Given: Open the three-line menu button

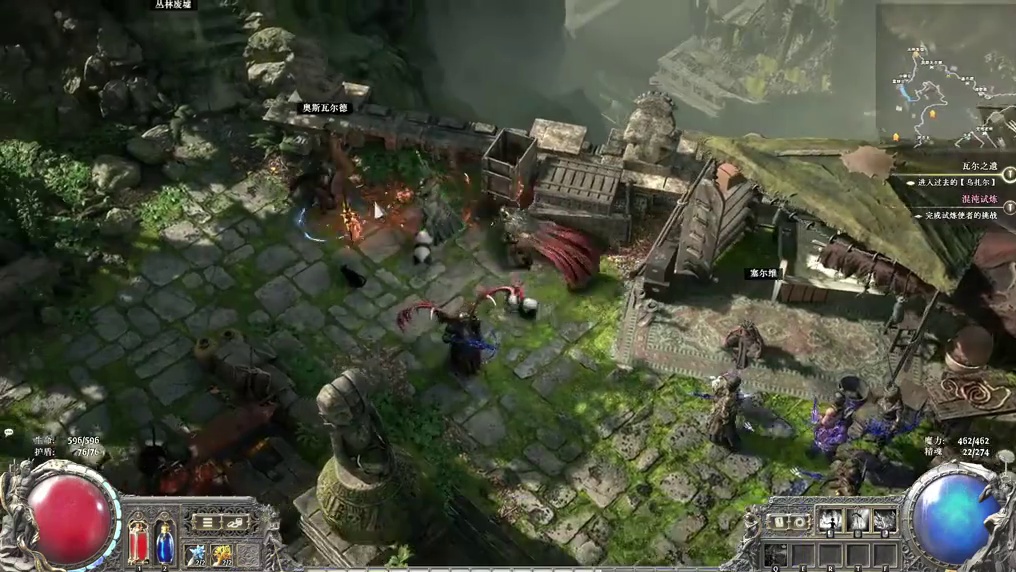Looking at the screenshot, I should click(x=206, y=523).
